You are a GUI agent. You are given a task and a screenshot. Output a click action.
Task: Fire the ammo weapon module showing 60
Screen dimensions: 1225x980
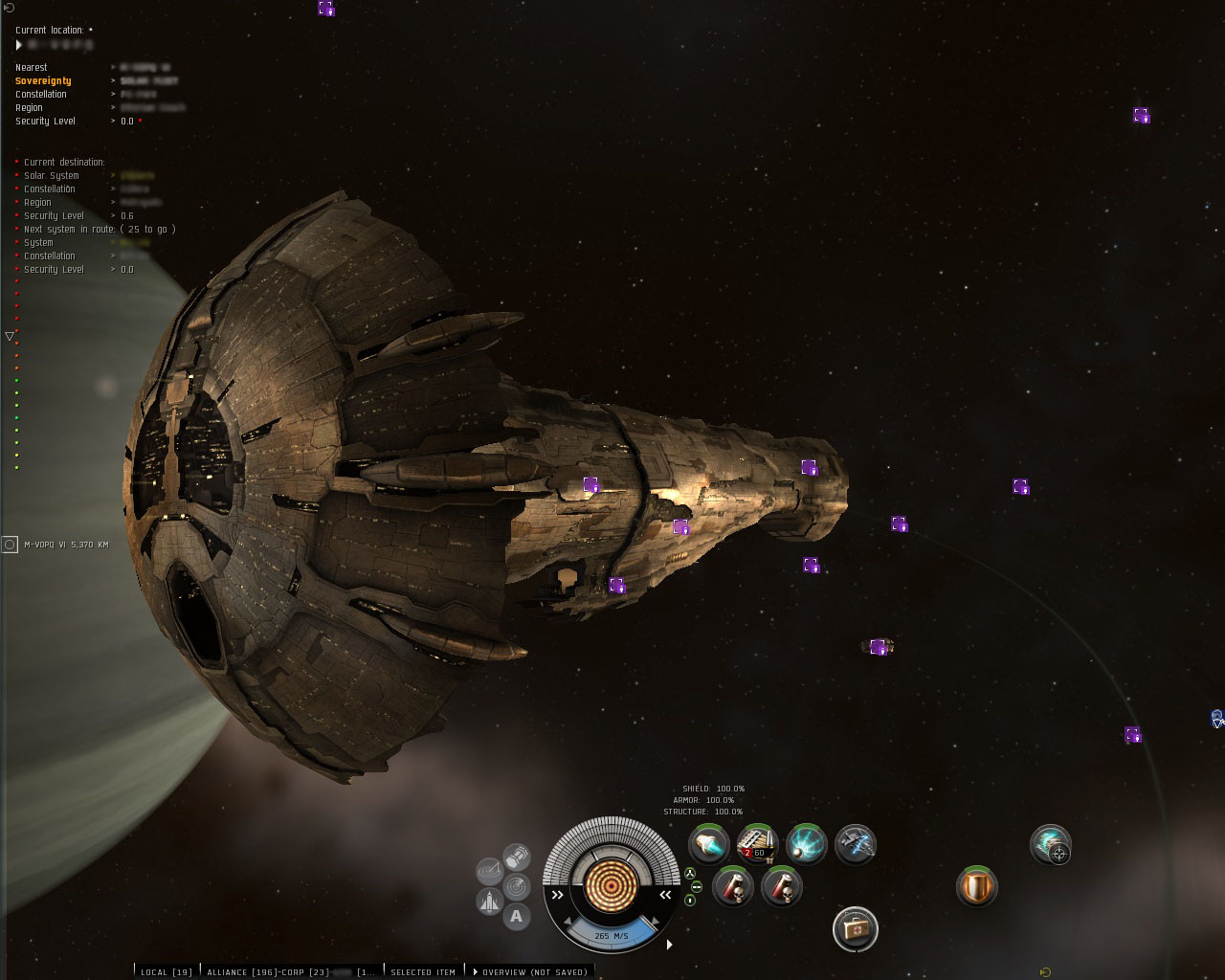tap(757, 844)
